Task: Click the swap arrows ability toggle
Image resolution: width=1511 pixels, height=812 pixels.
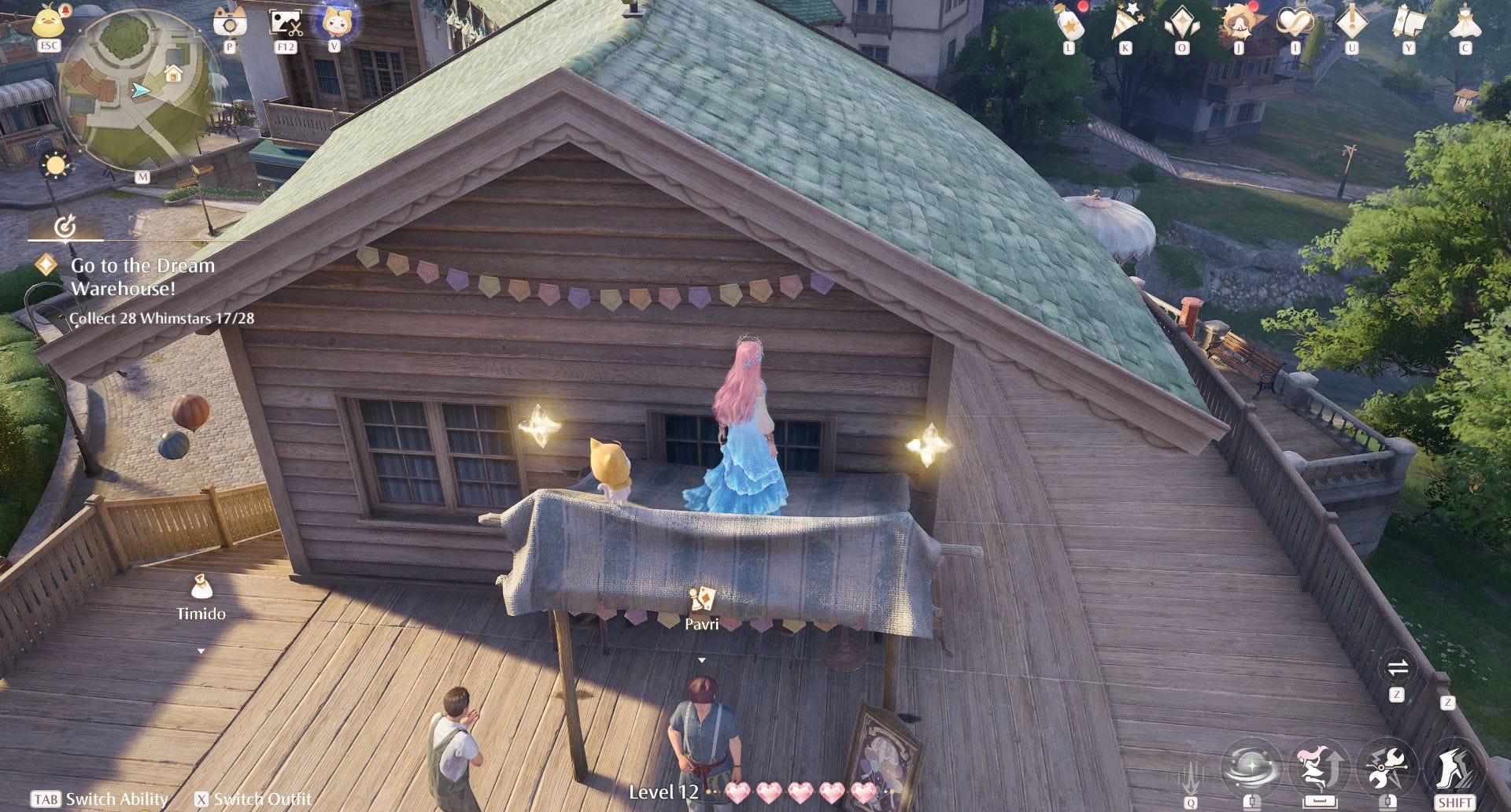Action: (x=1398, y=669)
